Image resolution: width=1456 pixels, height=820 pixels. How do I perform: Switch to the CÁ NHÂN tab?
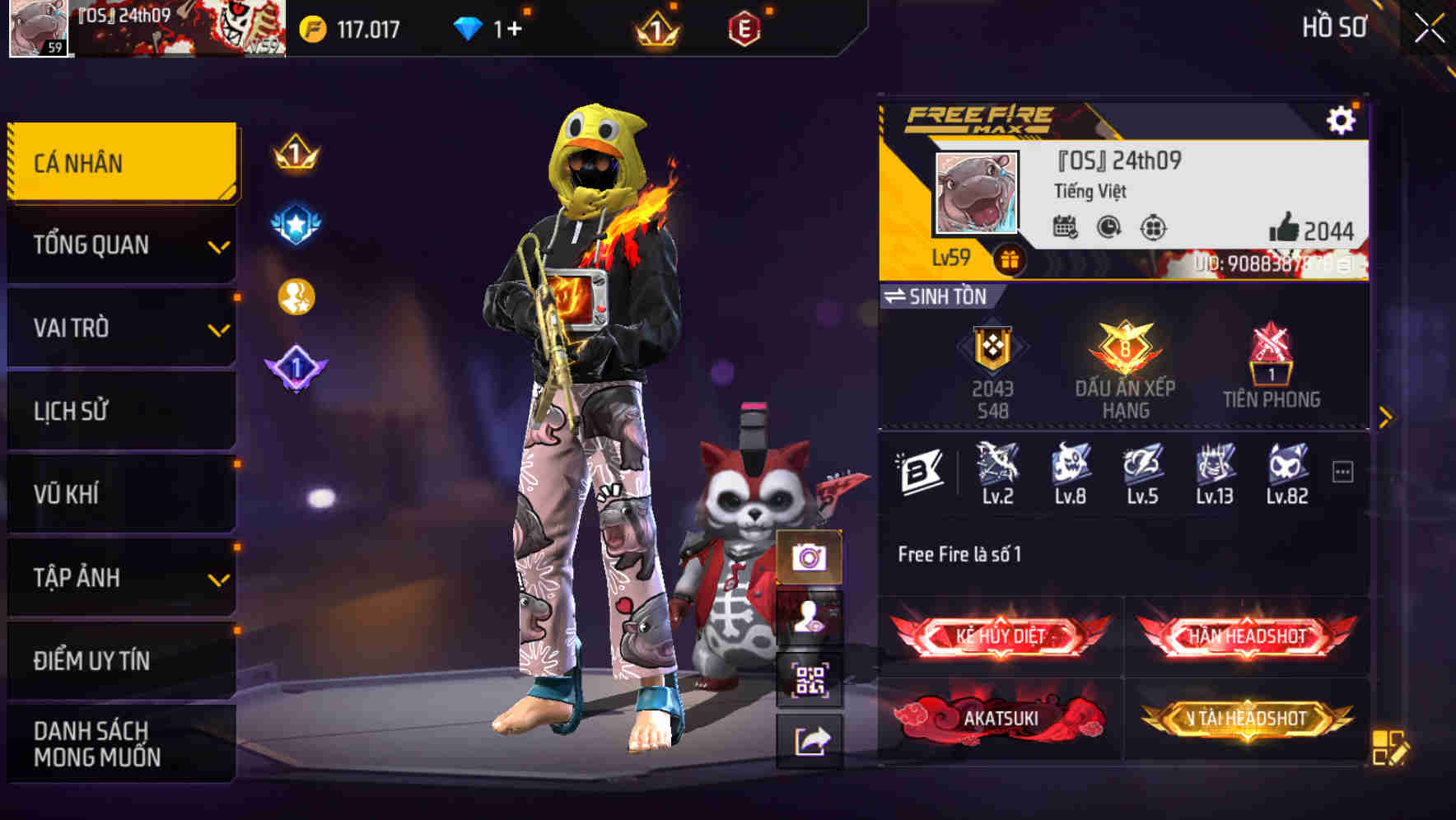(121, 162)
